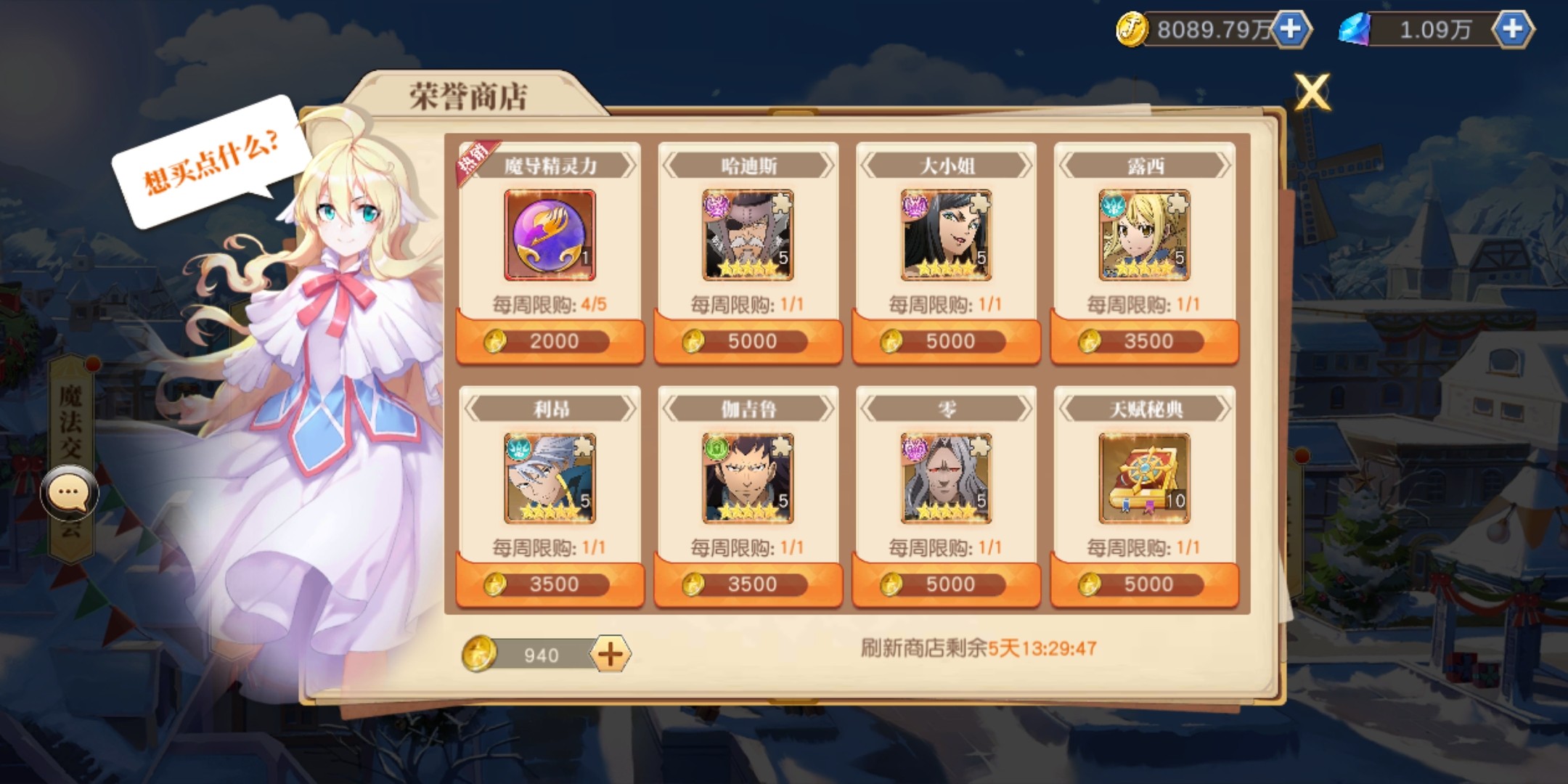This screenshot has width=1568, height=784.
Task: Buy 零 shards for 5000
Action: click(946, 584)
